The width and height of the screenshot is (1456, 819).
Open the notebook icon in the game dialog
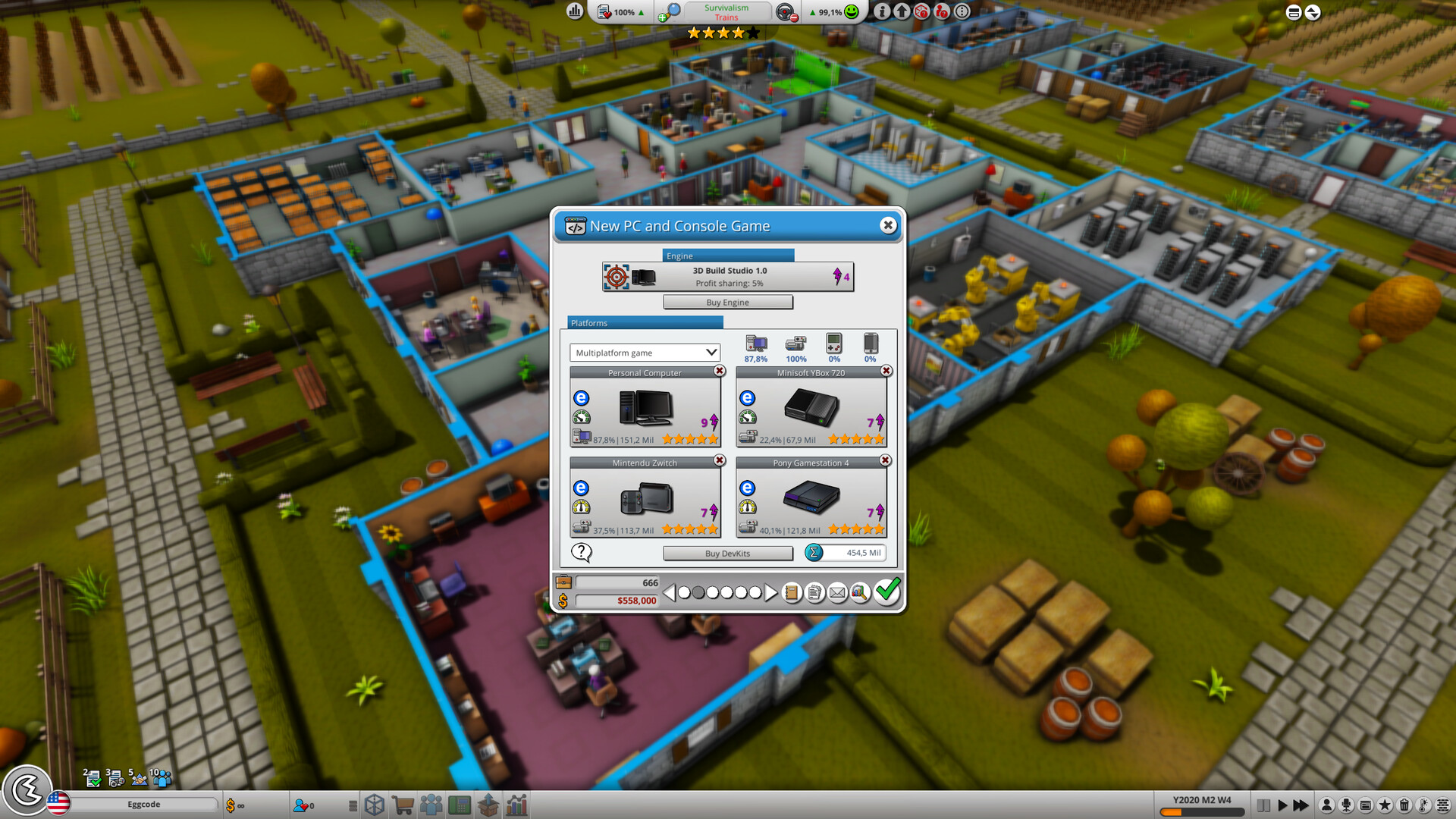point(791,594)
